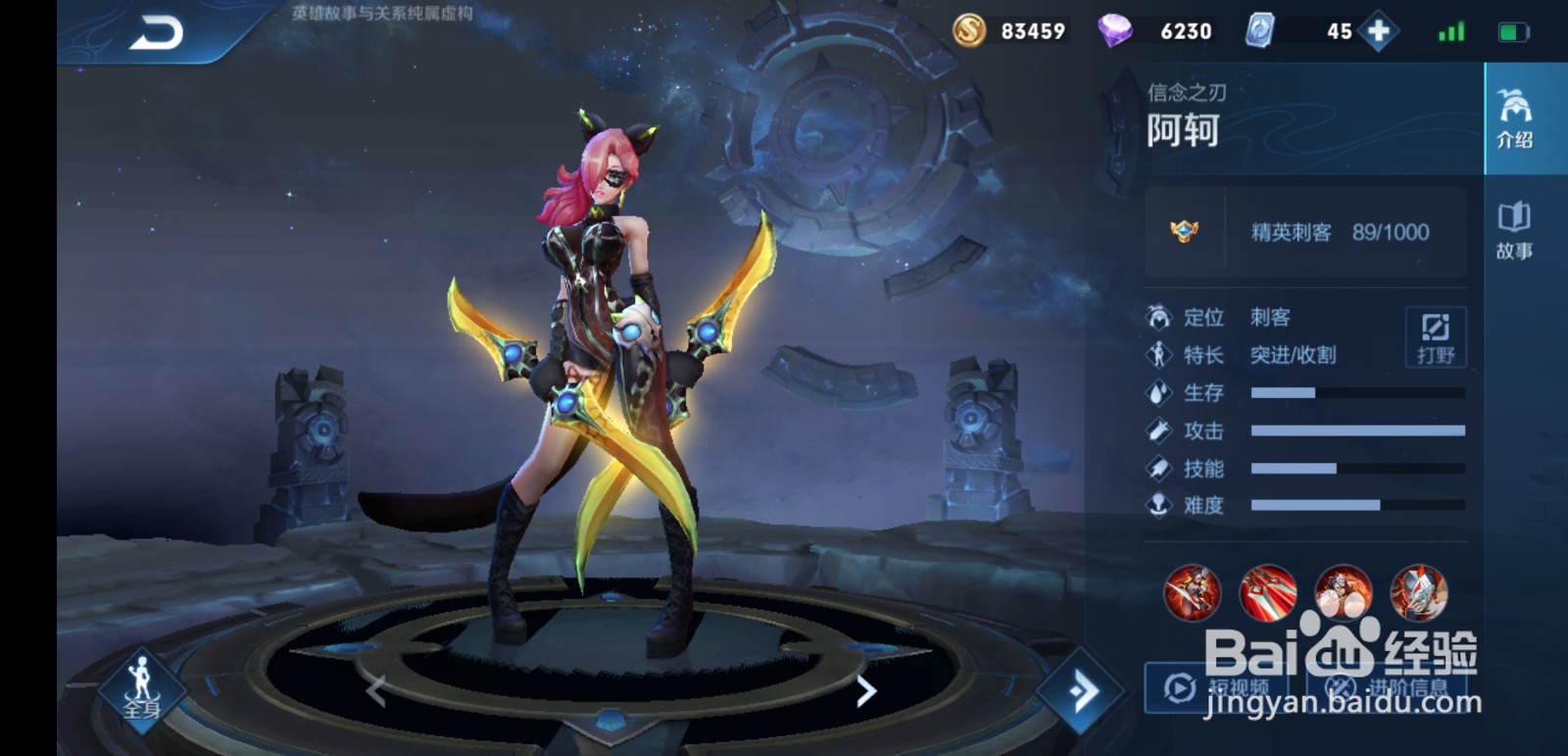Image resolution: width=1568 pixels, height=756 pixels.
Task: Show the next skin with the right arrow
Action: 866,691
